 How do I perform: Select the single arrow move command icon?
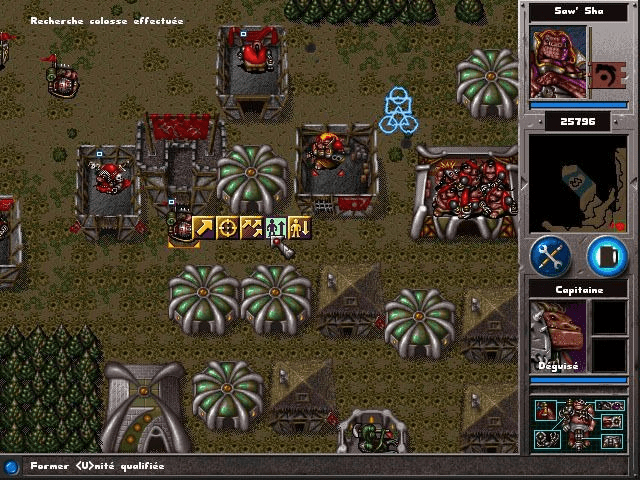[x=204, y=228]
